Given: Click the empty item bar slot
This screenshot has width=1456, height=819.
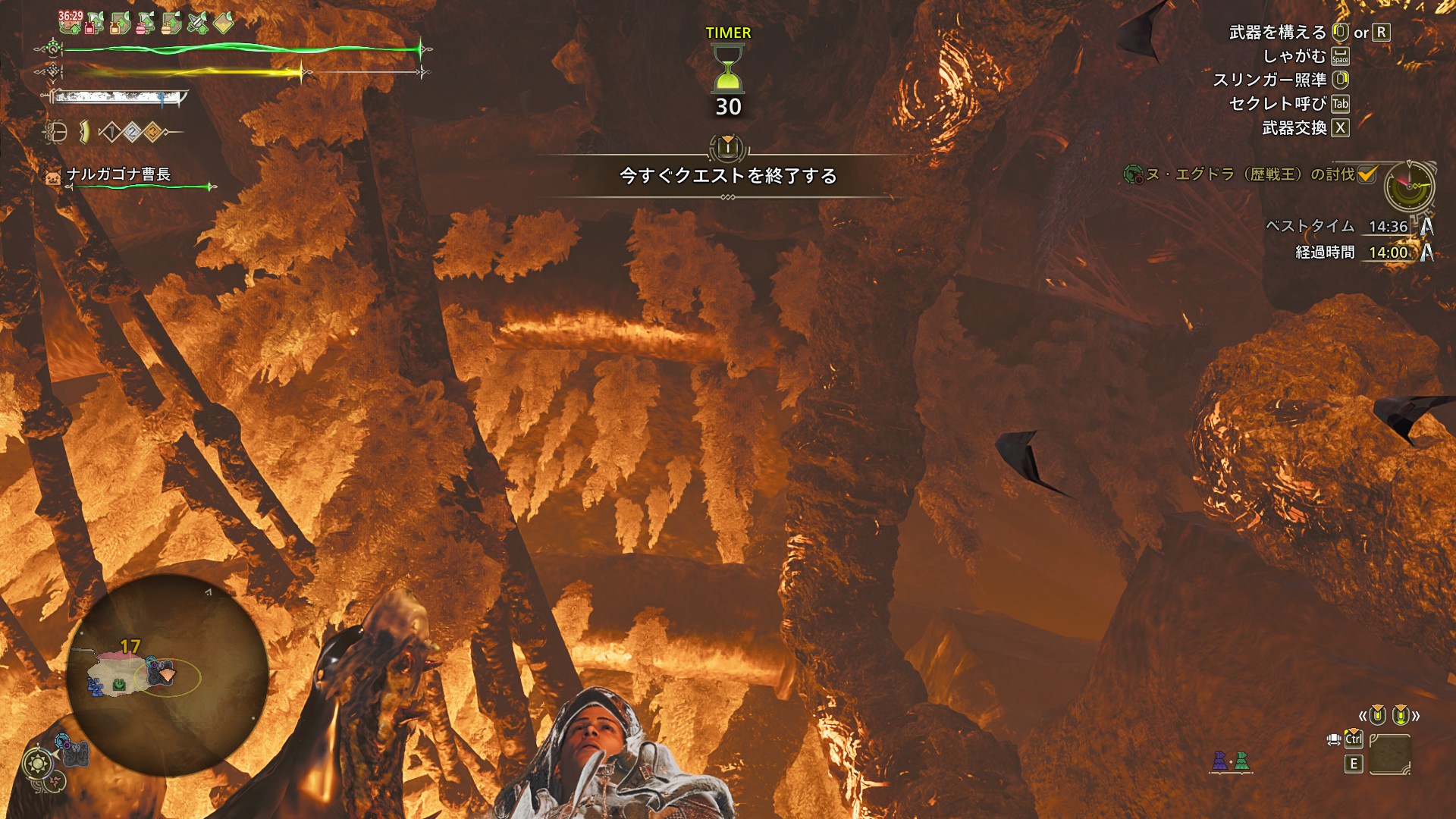Looking at the screenshot, I should [x=1389, y=755].
